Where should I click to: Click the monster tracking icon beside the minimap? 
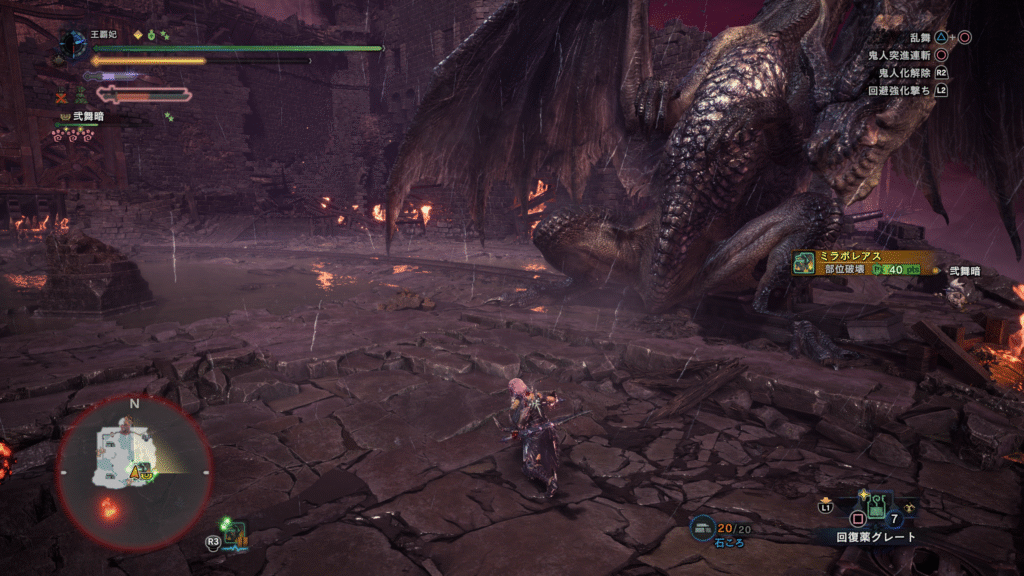236,535
